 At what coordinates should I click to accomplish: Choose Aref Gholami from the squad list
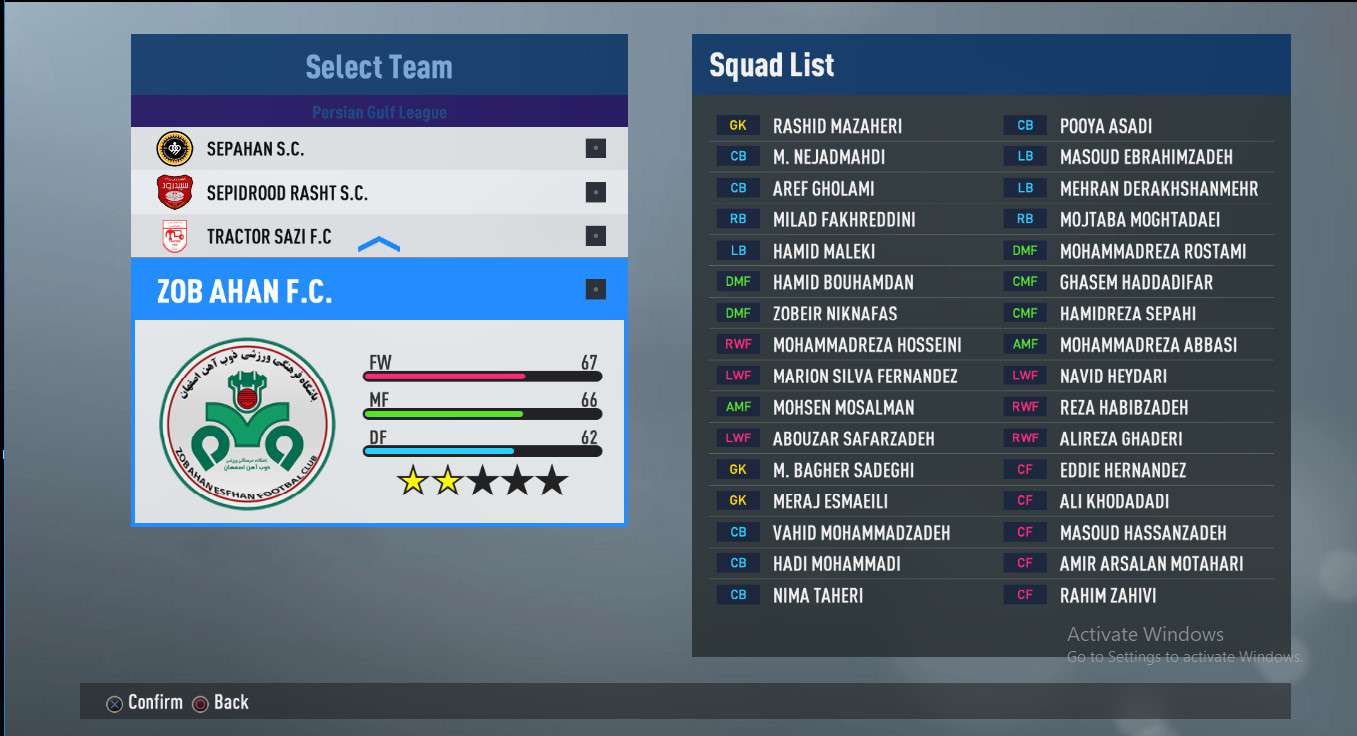(x=823, y=188)
